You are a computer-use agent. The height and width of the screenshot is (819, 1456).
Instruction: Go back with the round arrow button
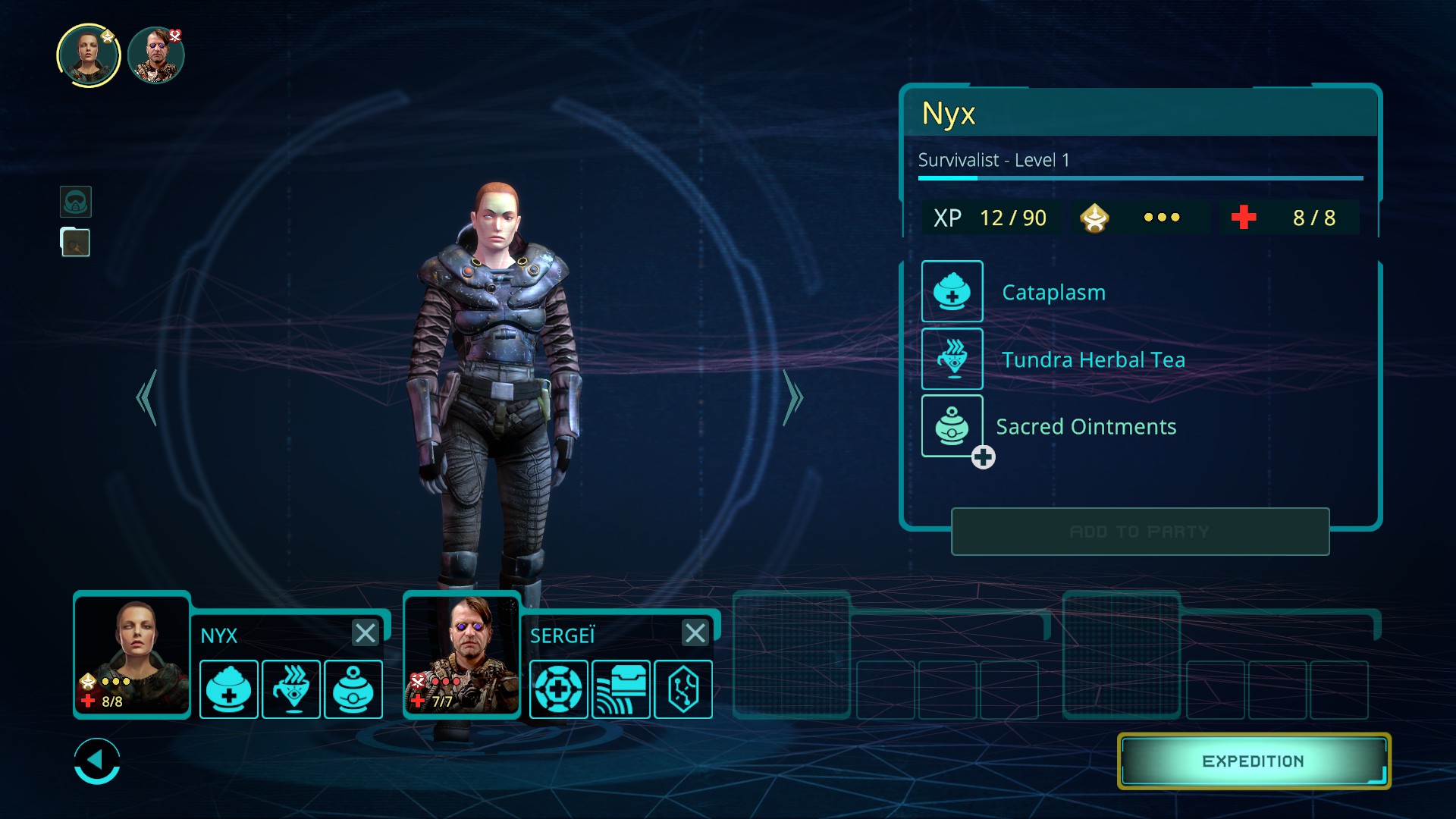97,761
